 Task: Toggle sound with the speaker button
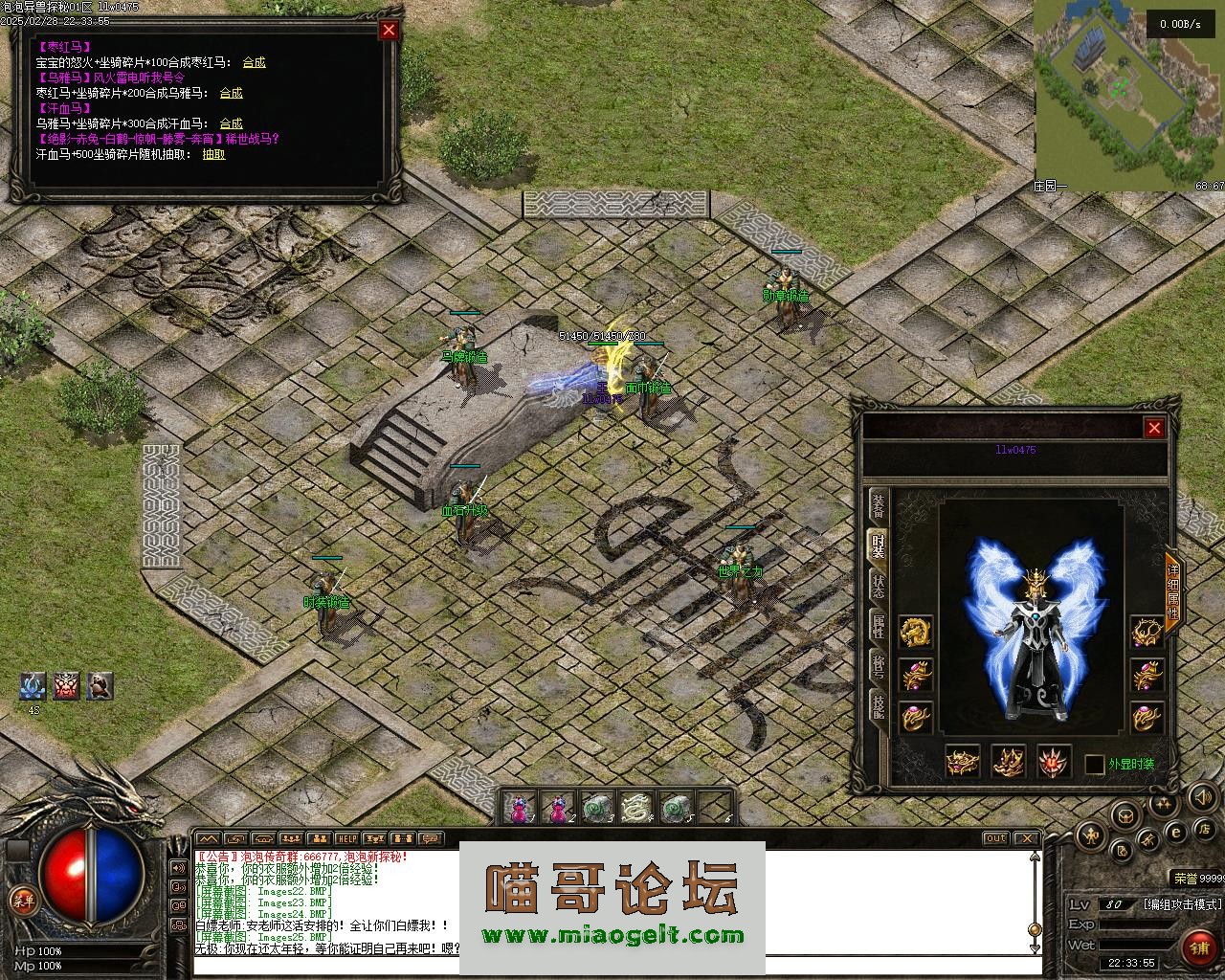pos(1202,796)
